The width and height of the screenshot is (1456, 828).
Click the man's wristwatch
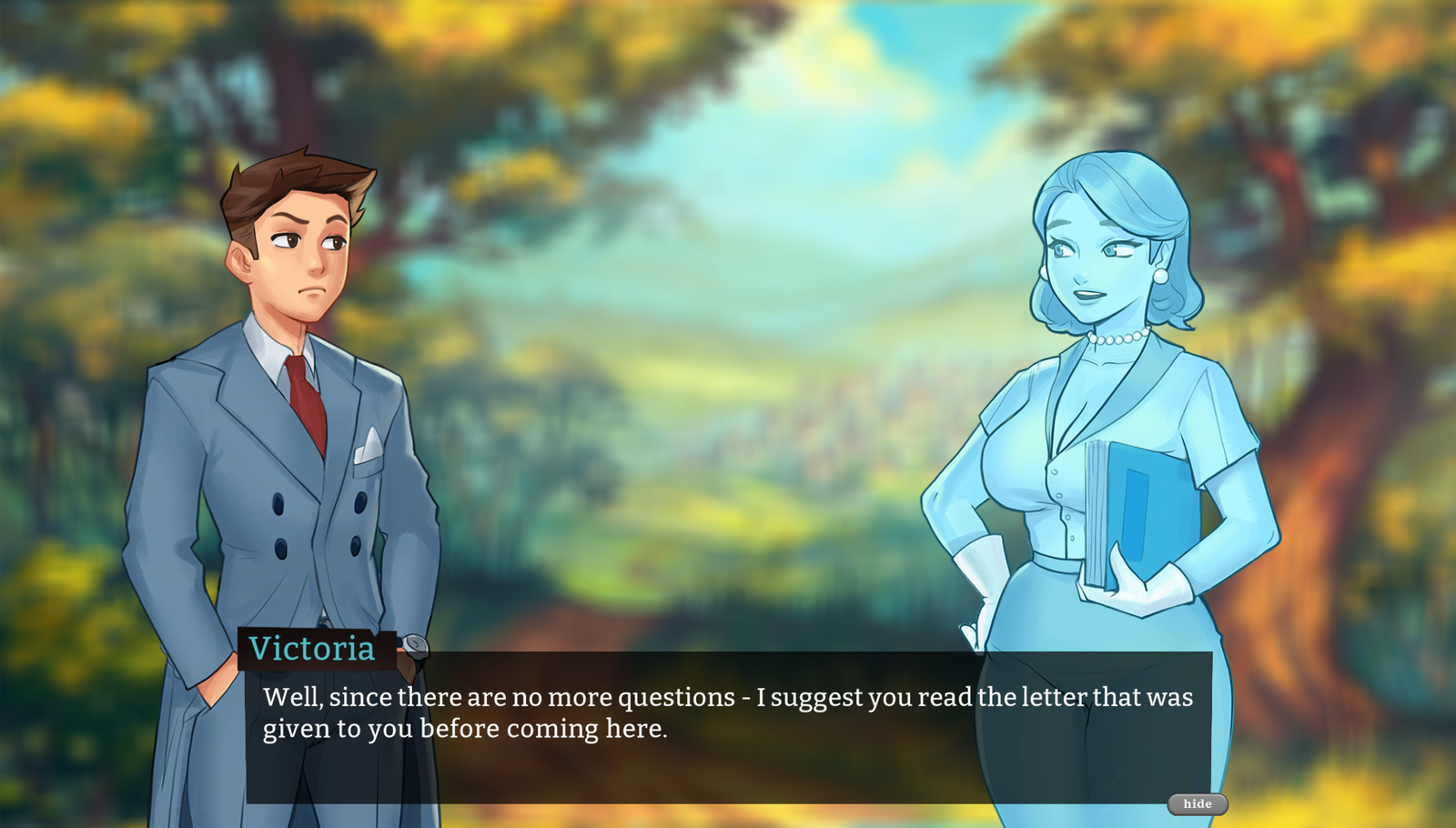[414, 648]
